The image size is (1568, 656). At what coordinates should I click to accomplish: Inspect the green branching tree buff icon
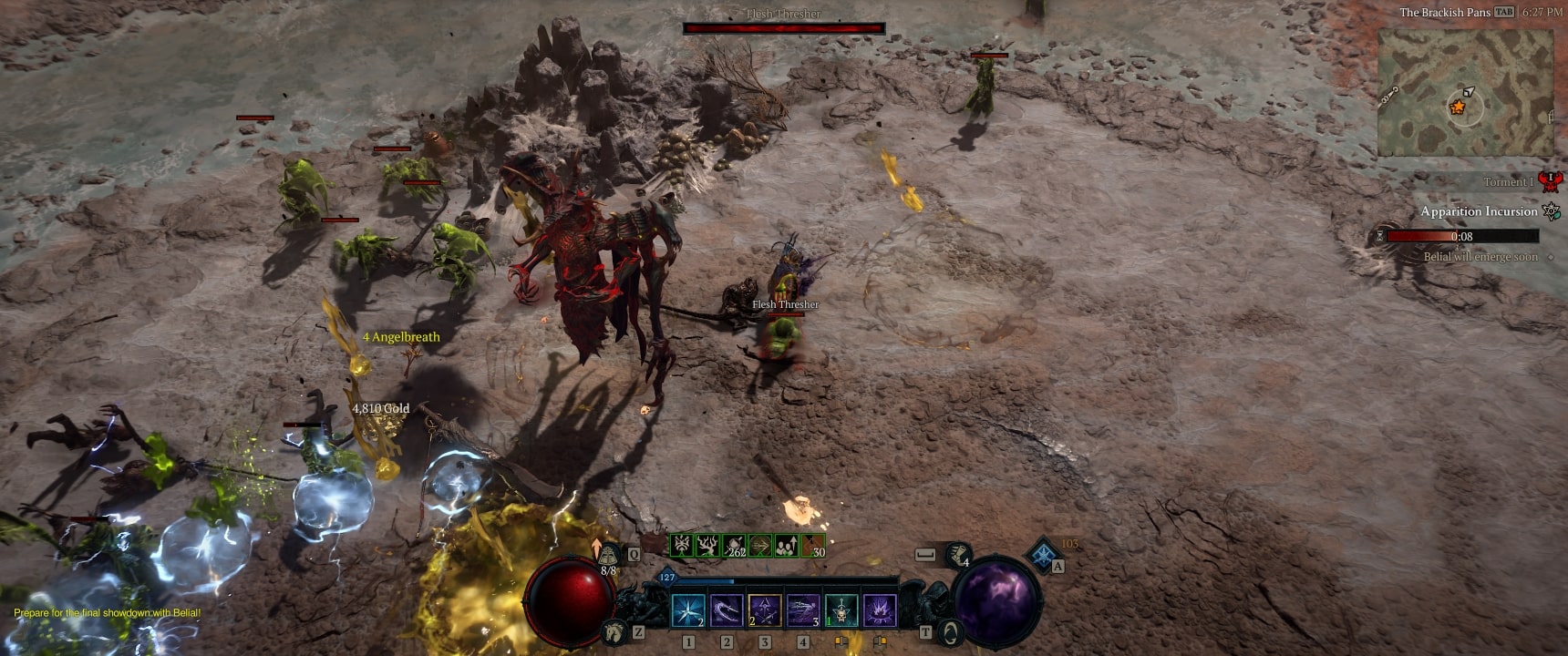[x=707, y=546]
